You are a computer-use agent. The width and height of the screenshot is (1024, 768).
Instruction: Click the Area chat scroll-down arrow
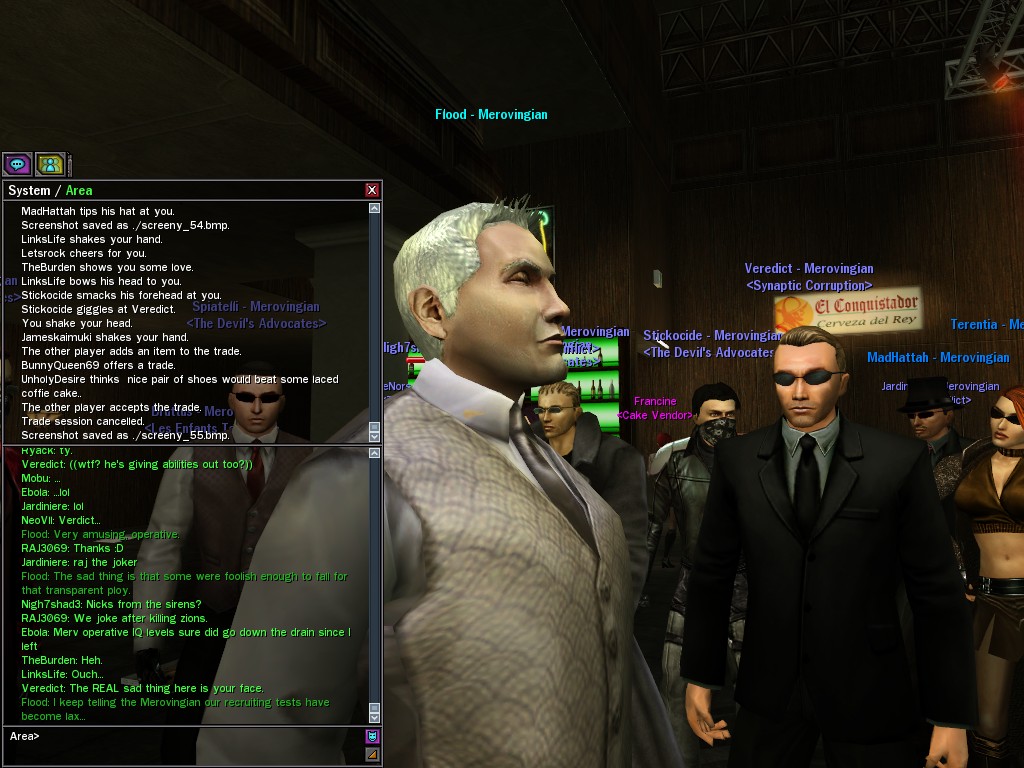[374, 716]
